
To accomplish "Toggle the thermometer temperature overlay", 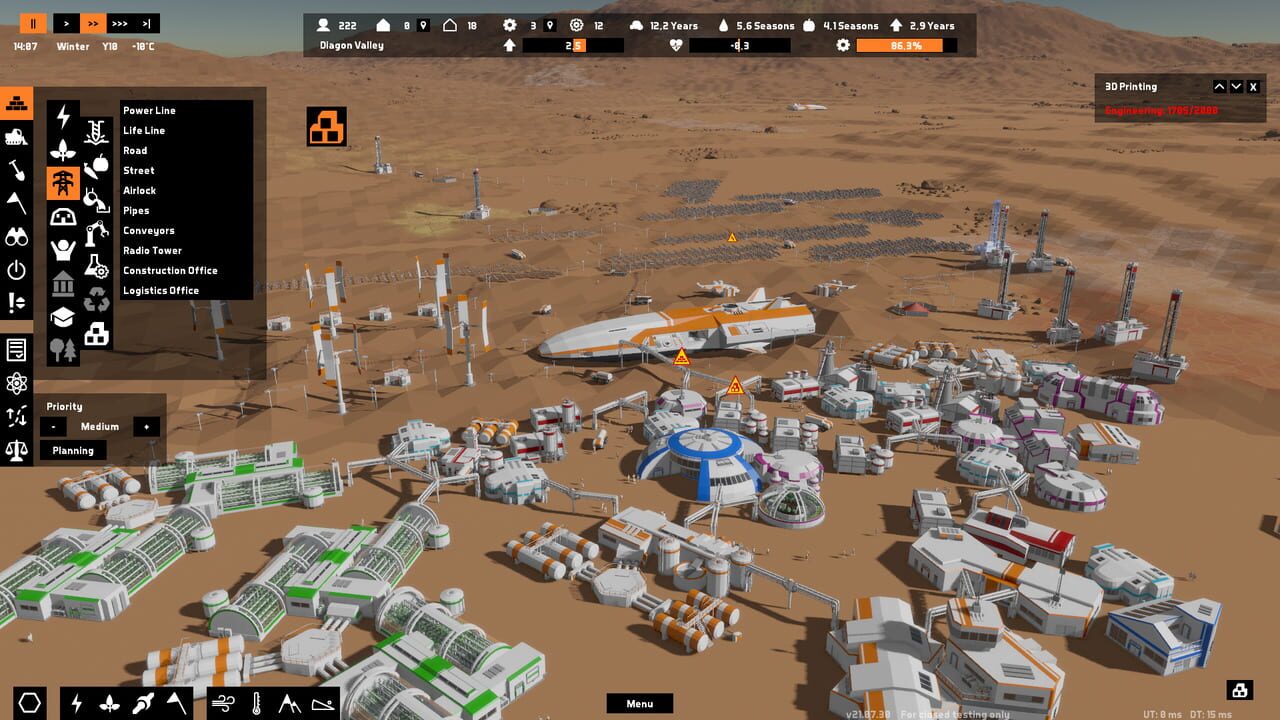I will (257, 704).
